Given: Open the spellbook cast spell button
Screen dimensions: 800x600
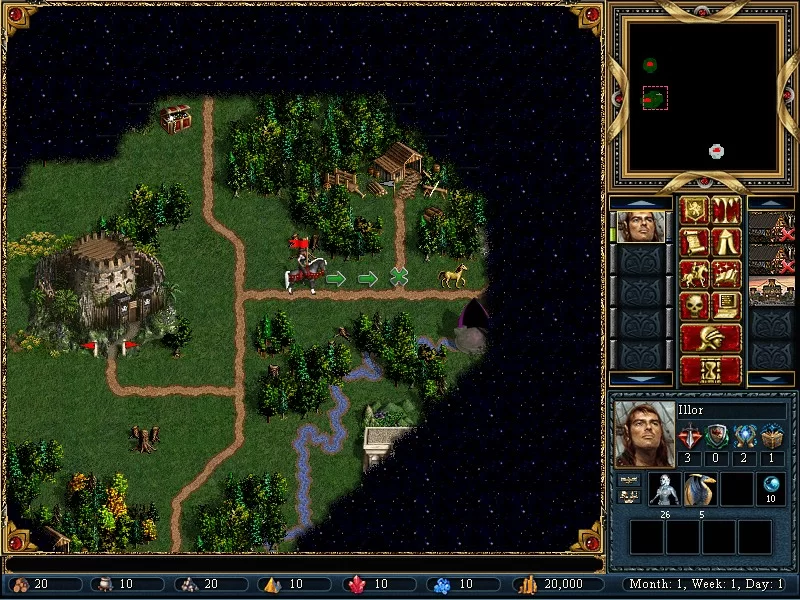Looking at the screenshot, I should (726, 274).
